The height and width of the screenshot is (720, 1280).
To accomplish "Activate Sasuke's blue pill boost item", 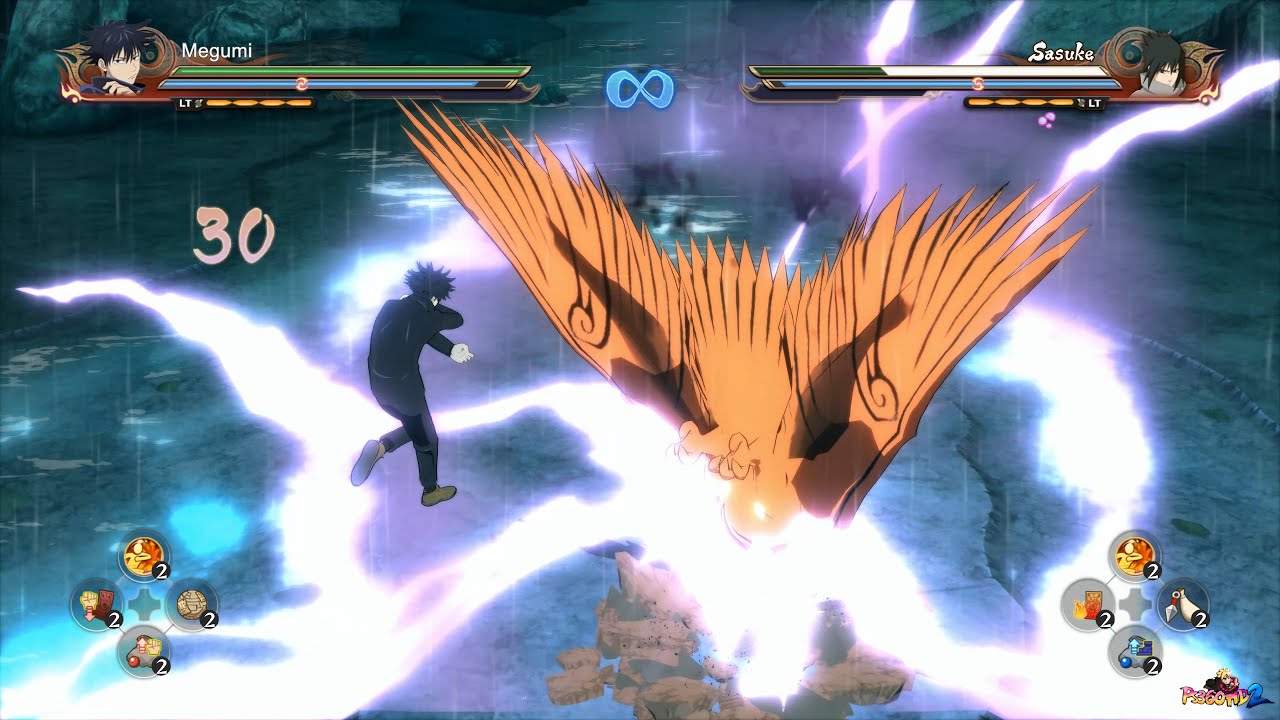I will tap(1134, 651).
